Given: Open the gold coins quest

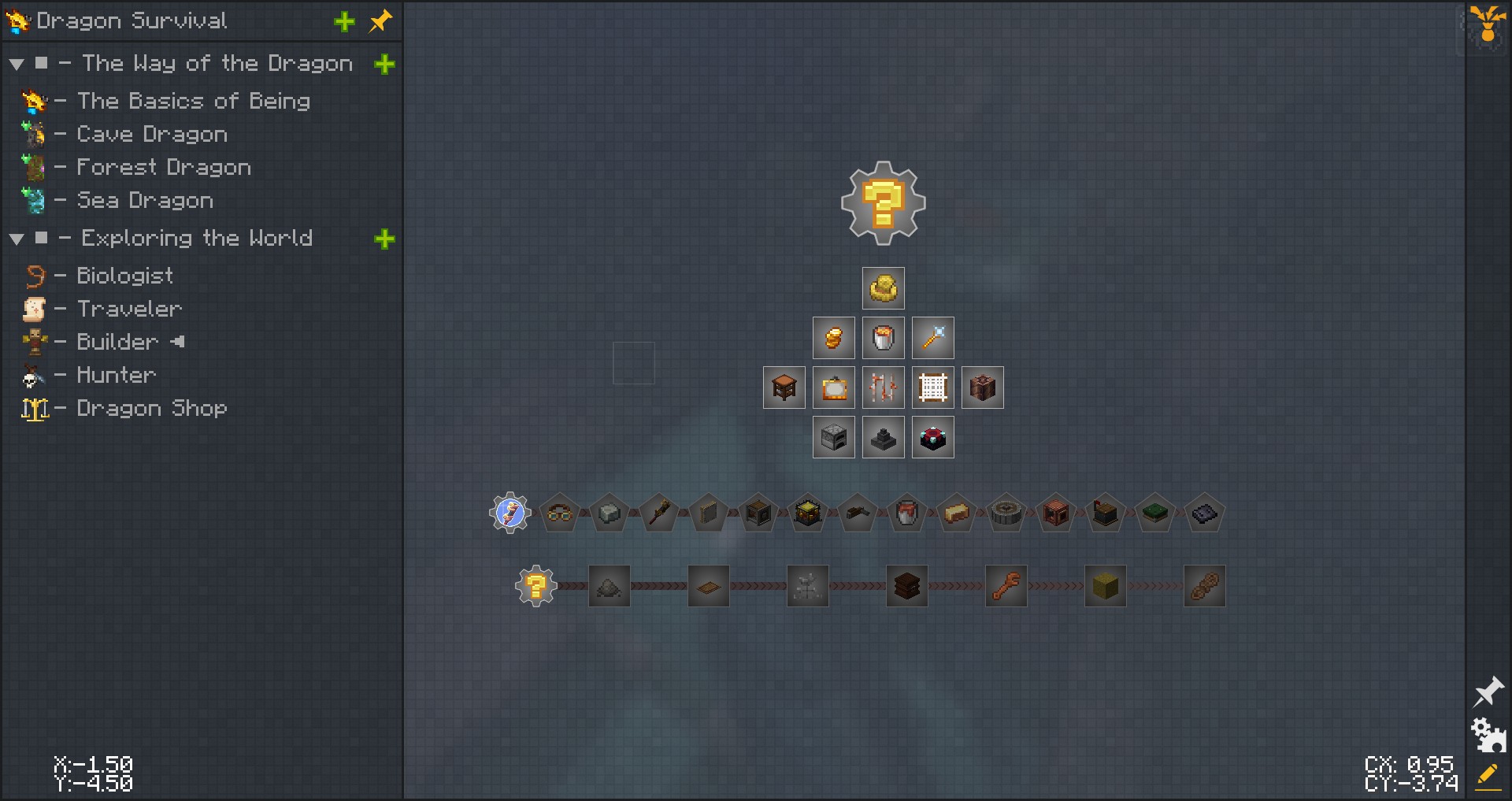Looking at the screenshot, I should click(x=833, y=338).
